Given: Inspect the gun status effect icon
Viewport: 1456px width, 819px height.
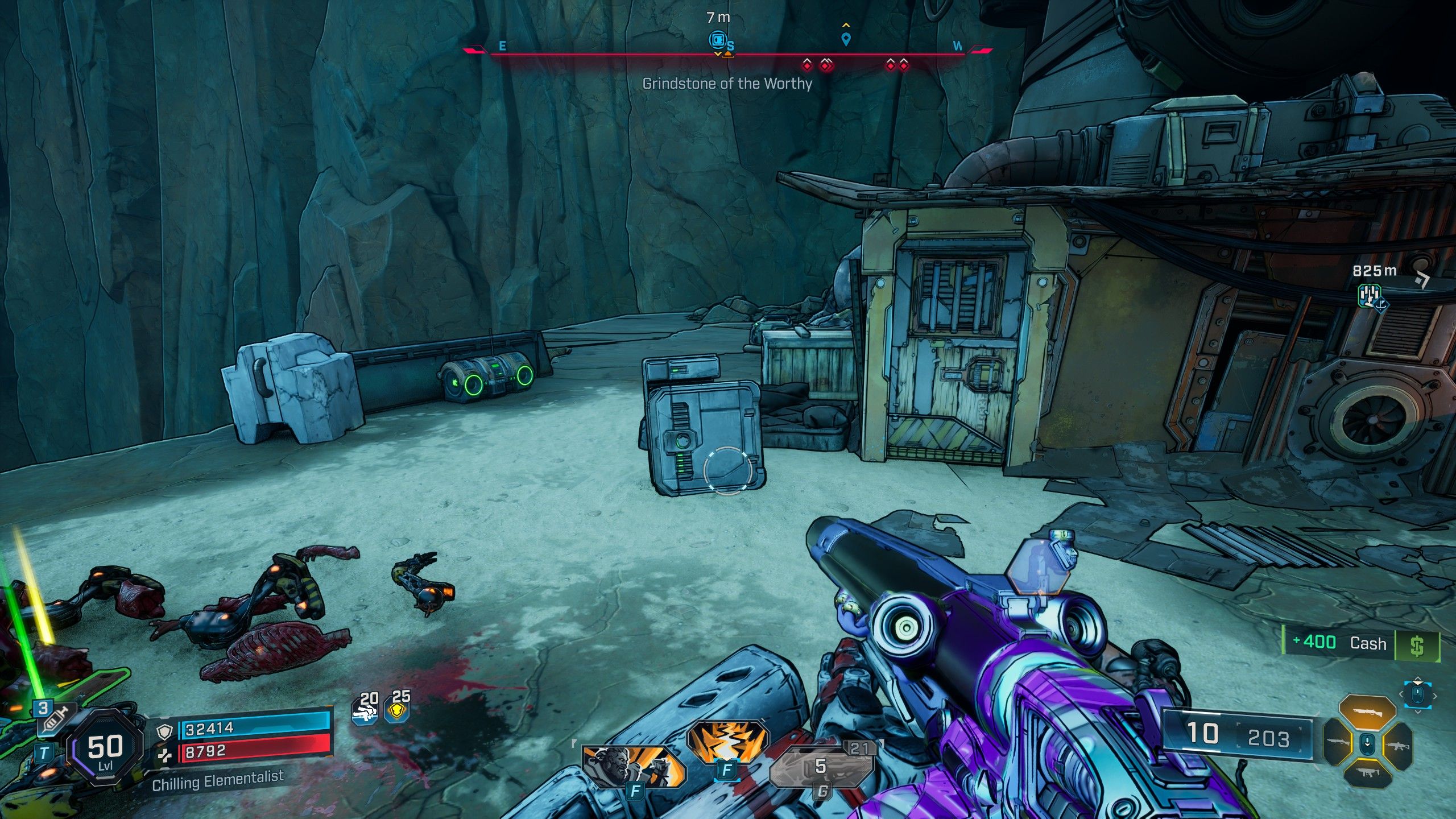Looking at the screenshot, I should click(x=366, y=709).
